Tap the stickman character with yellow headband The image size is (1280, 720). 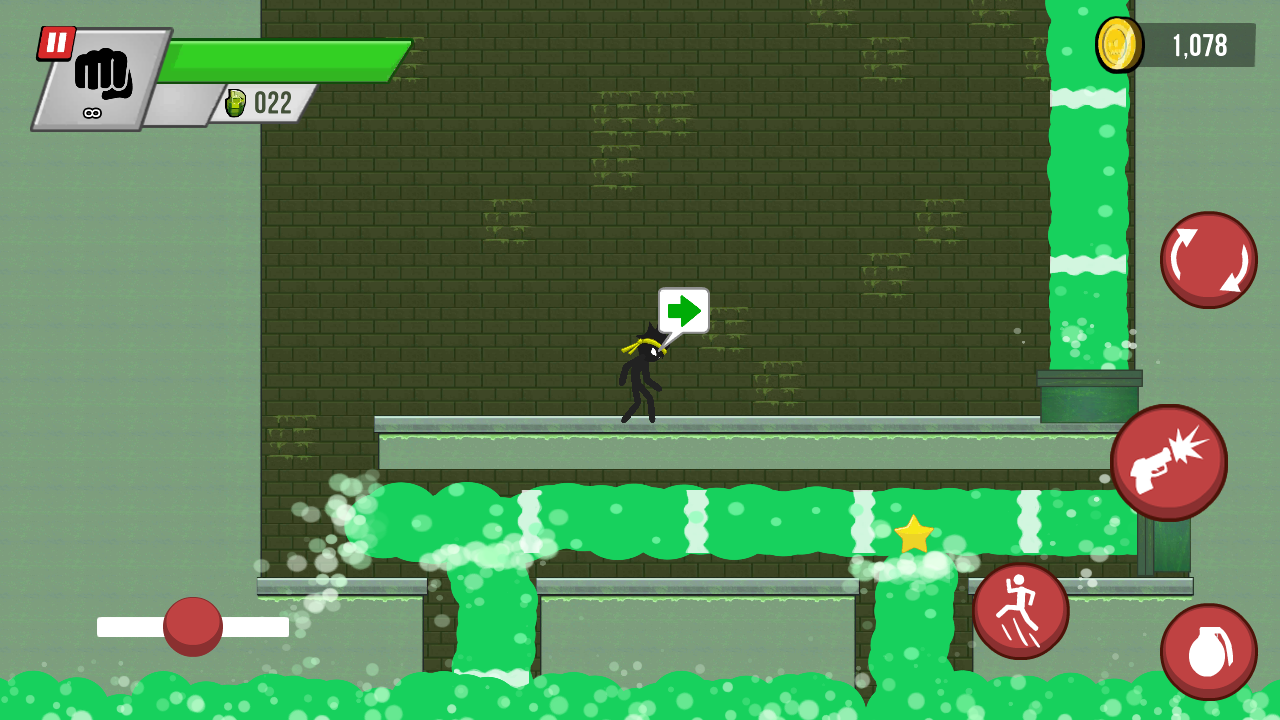[x=645, y=375]
